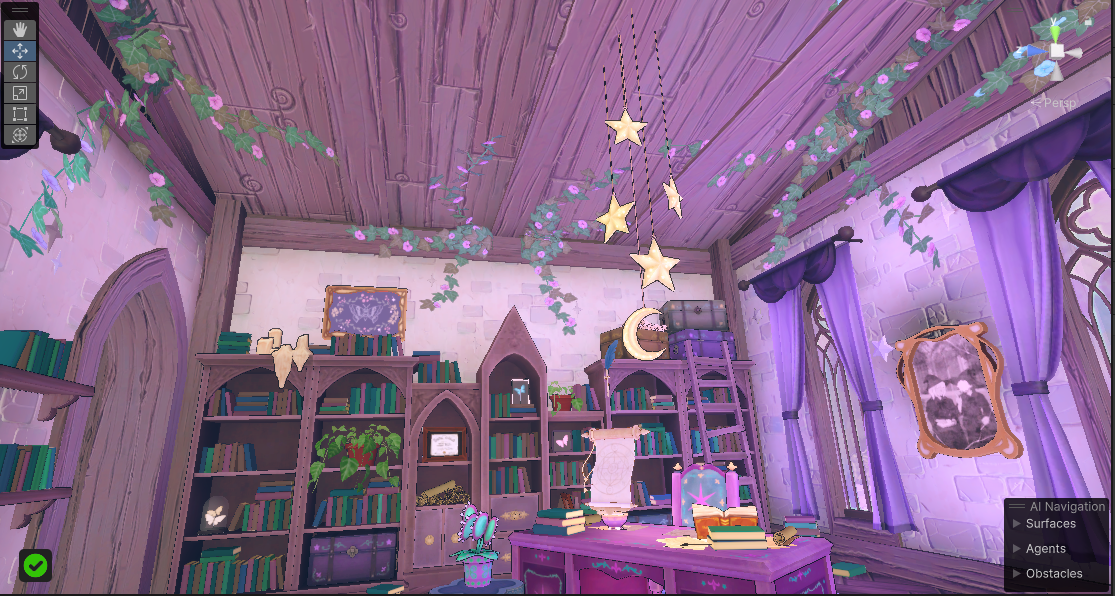Viewport: 1115px width, 596px height.
Task: Activate the move tool with four arrows
Action: pyautogui.click(x=20, y=51)
